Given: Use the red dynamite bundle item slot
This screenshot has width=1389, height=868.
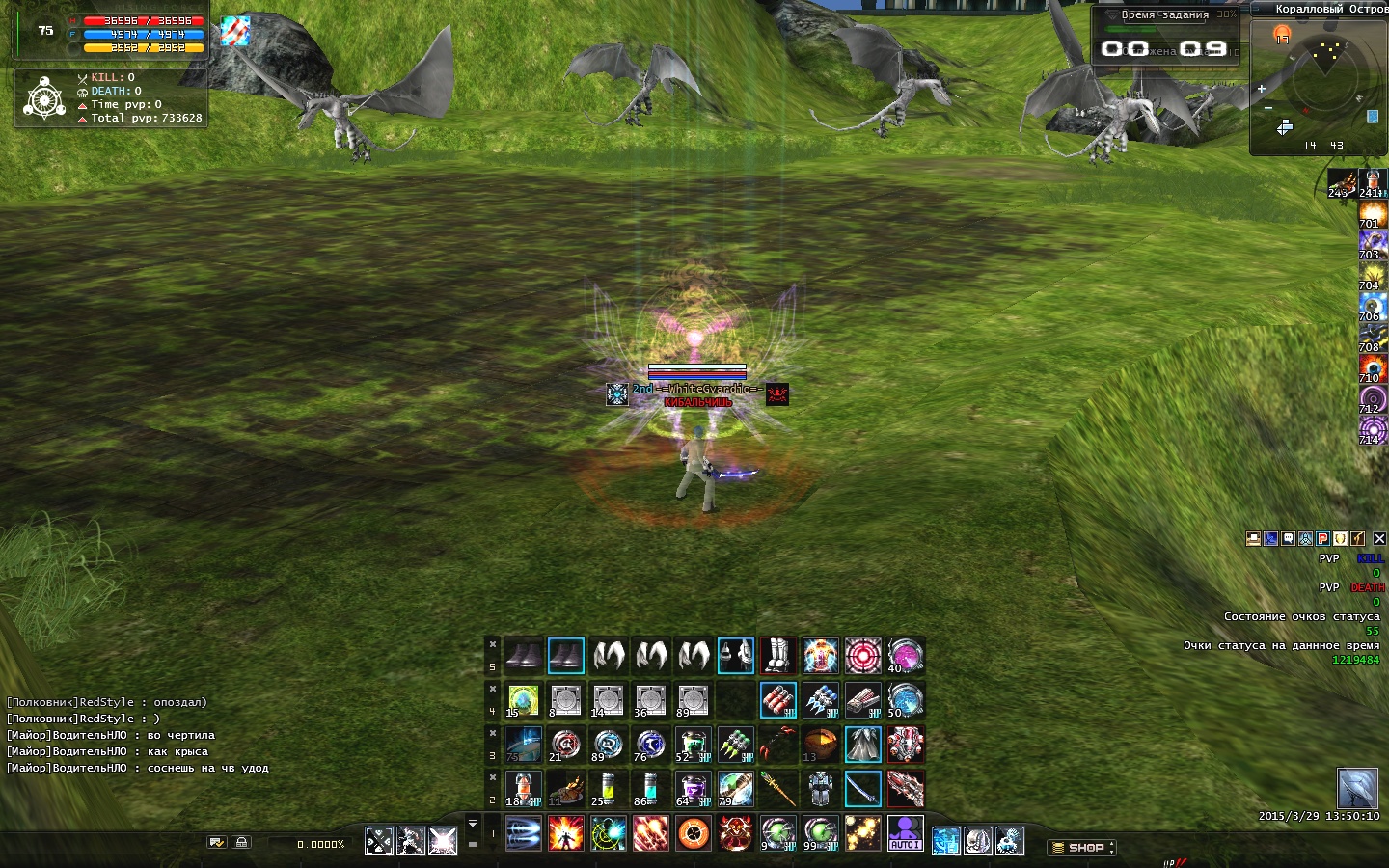Looking at the screenshot, I should 777,700.
